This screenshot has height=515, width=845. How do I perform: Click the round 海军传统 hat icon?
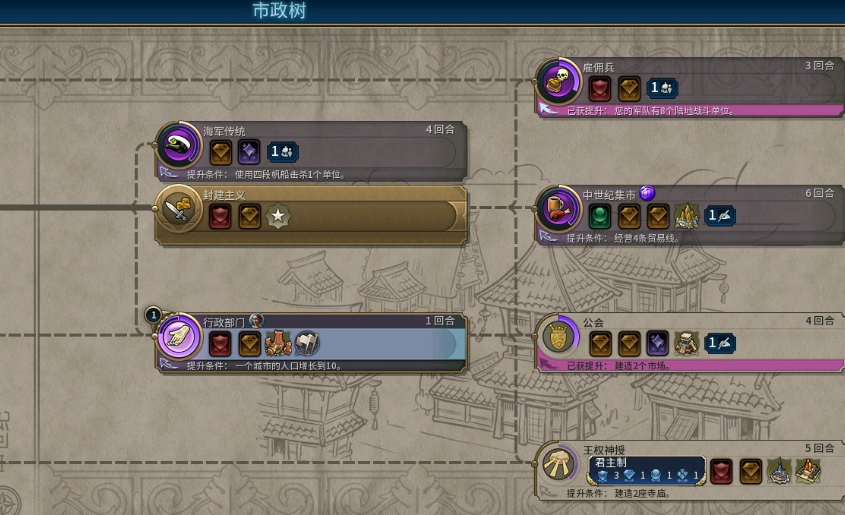point(181,146)
